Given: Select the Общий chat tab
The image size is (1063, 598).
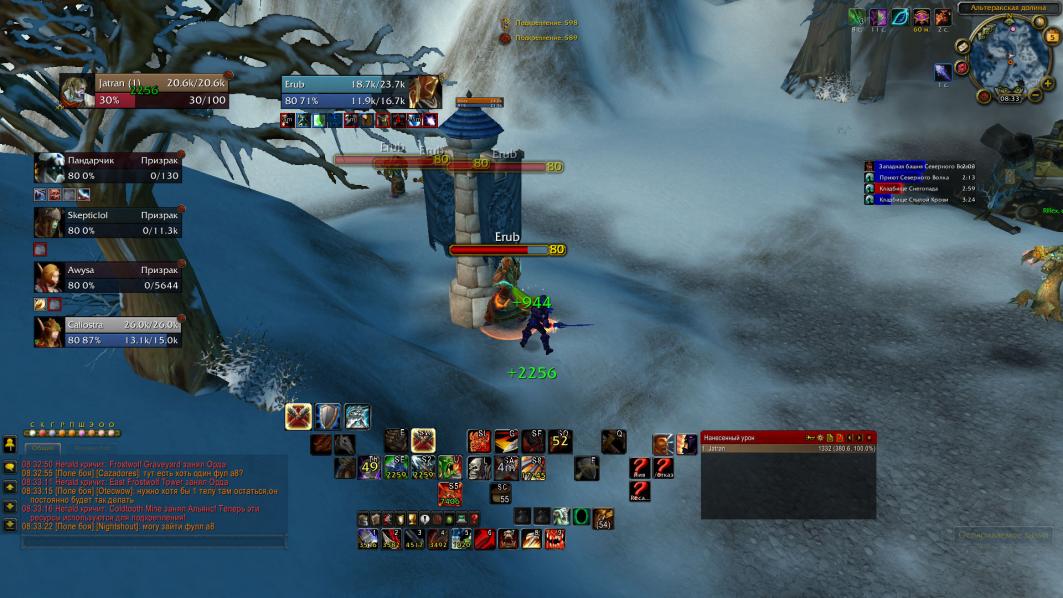Looking at the screenshot, I should click(x=45, y=447).
